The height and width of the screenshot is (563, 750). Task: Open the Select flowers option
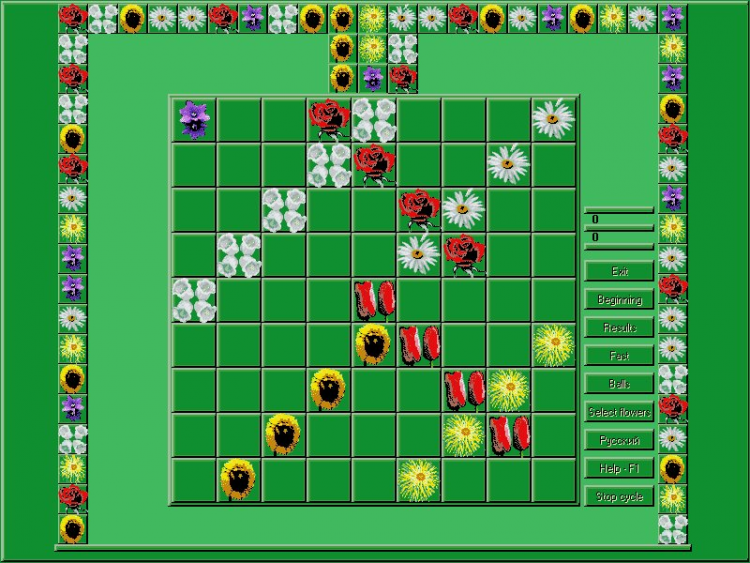tap(619, 412)
